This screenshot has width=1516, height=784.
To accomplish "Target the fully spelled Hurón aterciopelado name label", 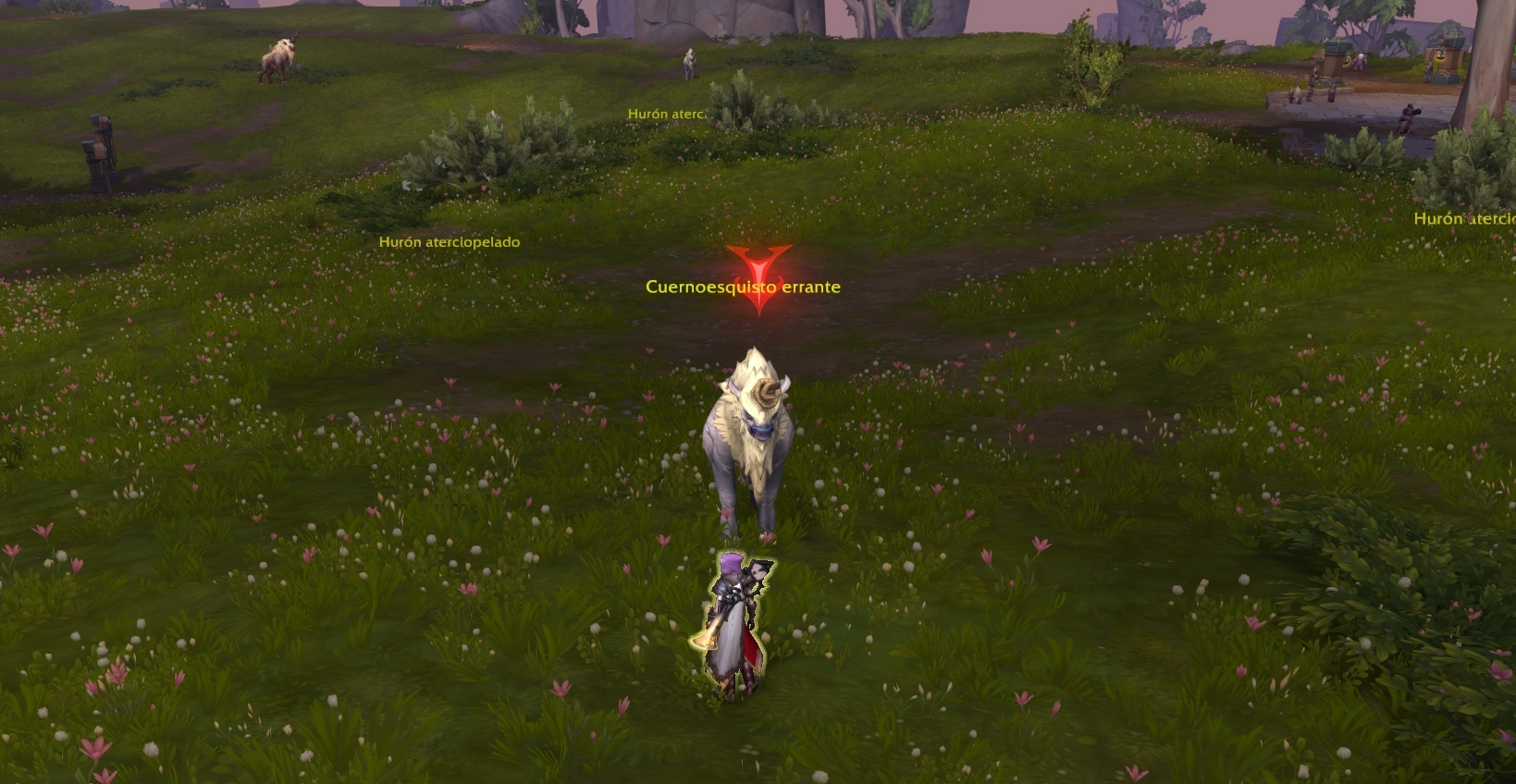I will (450, 242).
